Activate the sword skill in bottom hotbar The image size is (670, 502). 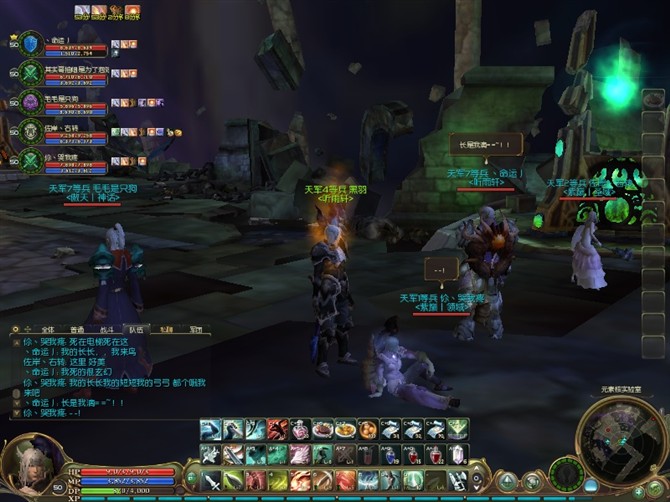click(212, 481)
